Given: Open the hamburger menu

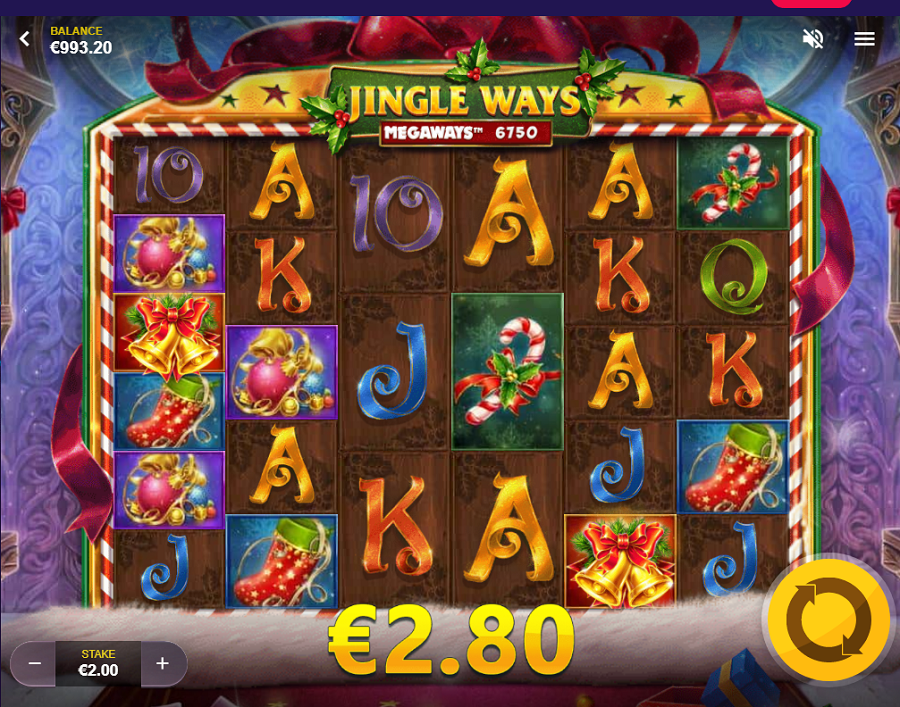Looking at the screenshot, I should click(865, 39).
